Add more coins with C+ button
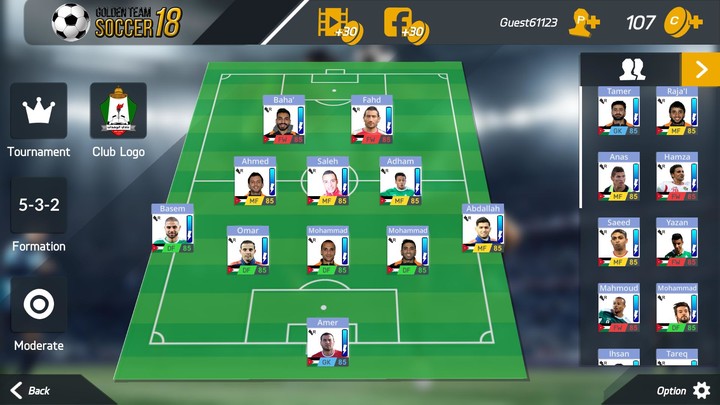Viewport: 720px width, 405px height. 686,22
